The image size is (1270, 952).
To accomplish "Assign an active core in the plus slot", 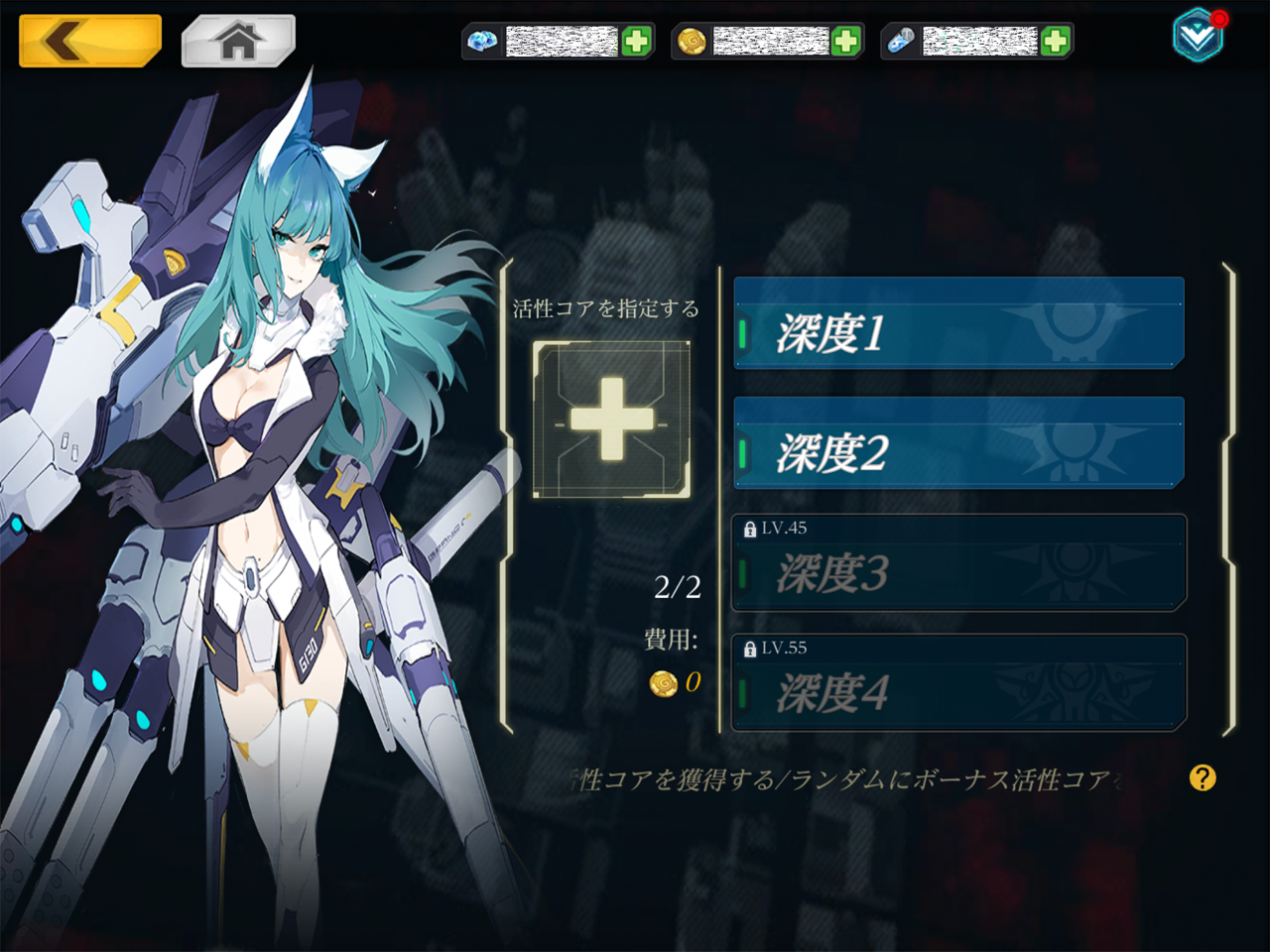I will pyautogui.click(x=611, y=418).
